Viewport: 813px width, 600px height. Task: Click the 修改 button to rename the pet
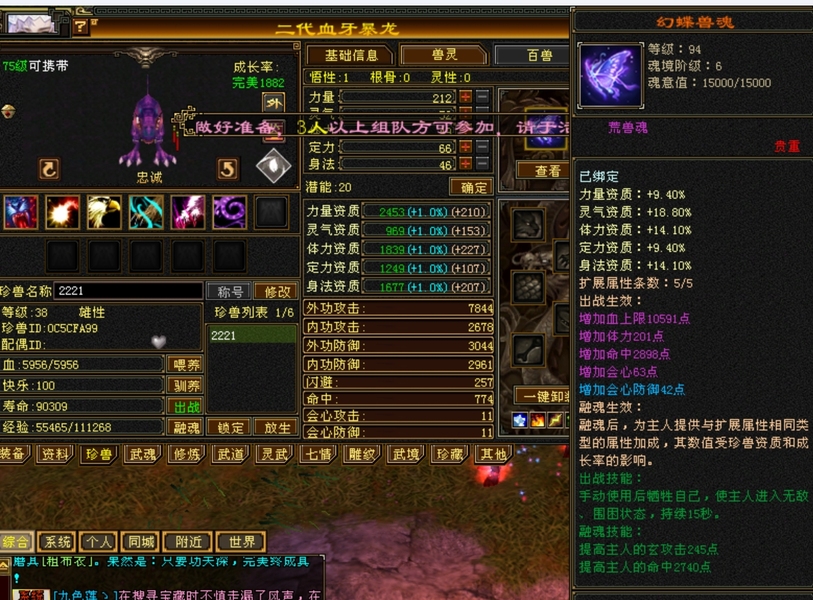275,291
